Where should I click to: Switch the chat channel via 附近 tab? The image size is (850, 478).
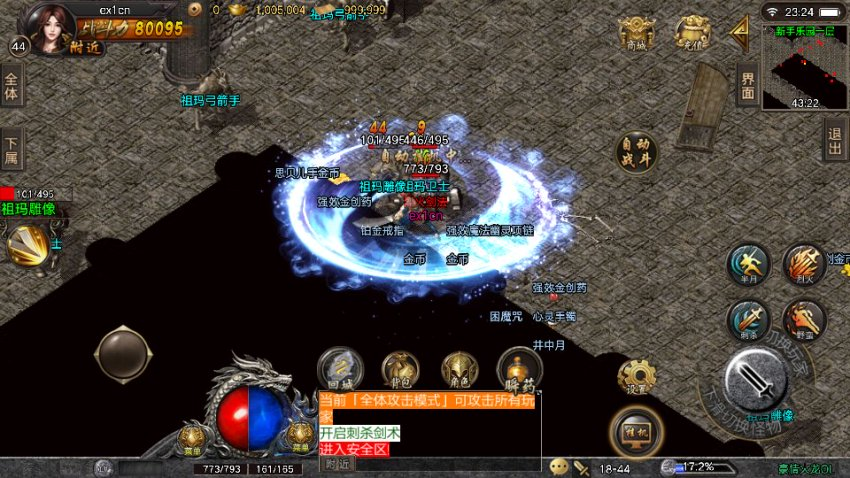pos(337,463)
